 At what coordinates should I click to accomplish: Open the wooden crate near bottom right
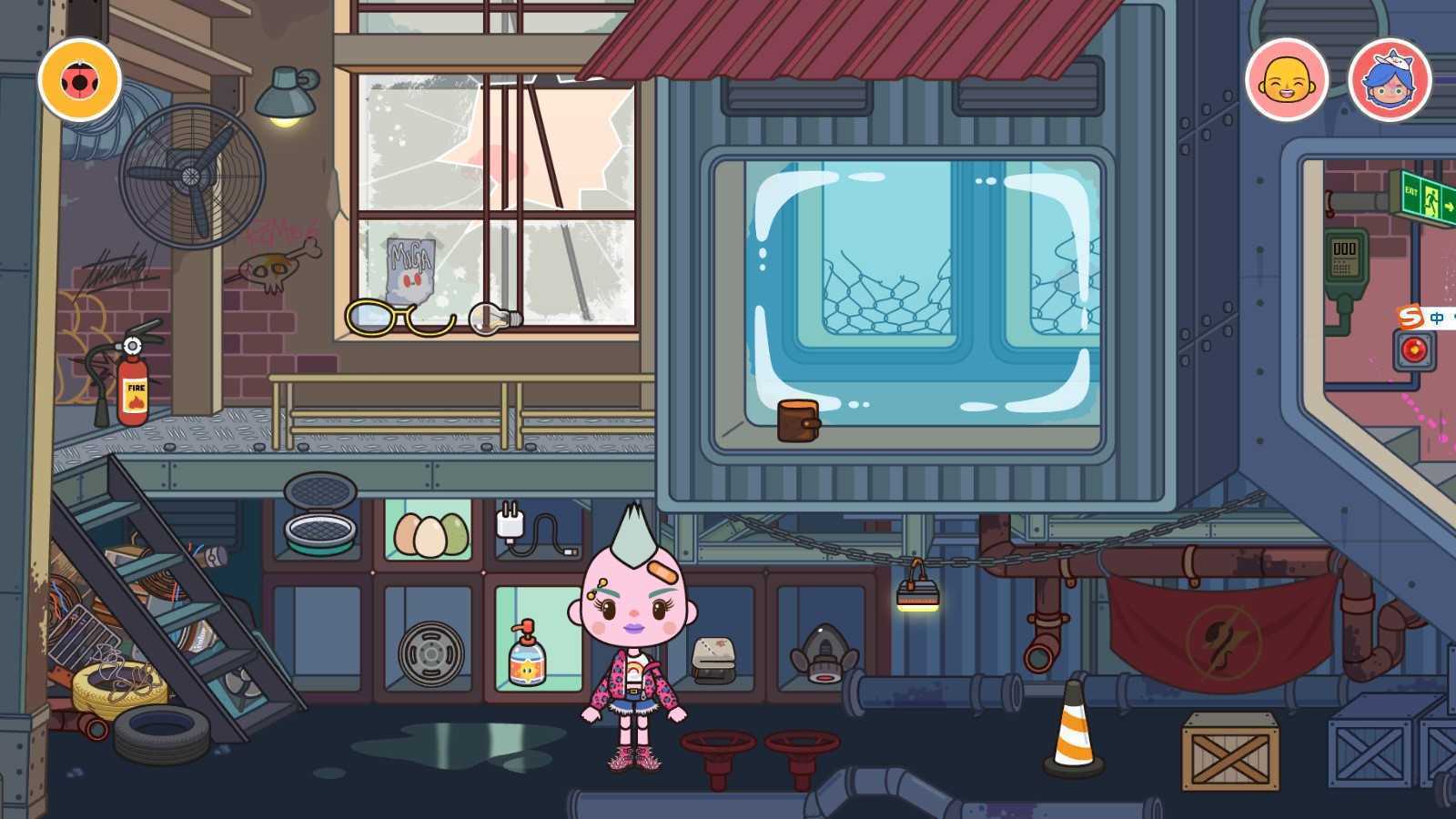tap(1228, 753)
